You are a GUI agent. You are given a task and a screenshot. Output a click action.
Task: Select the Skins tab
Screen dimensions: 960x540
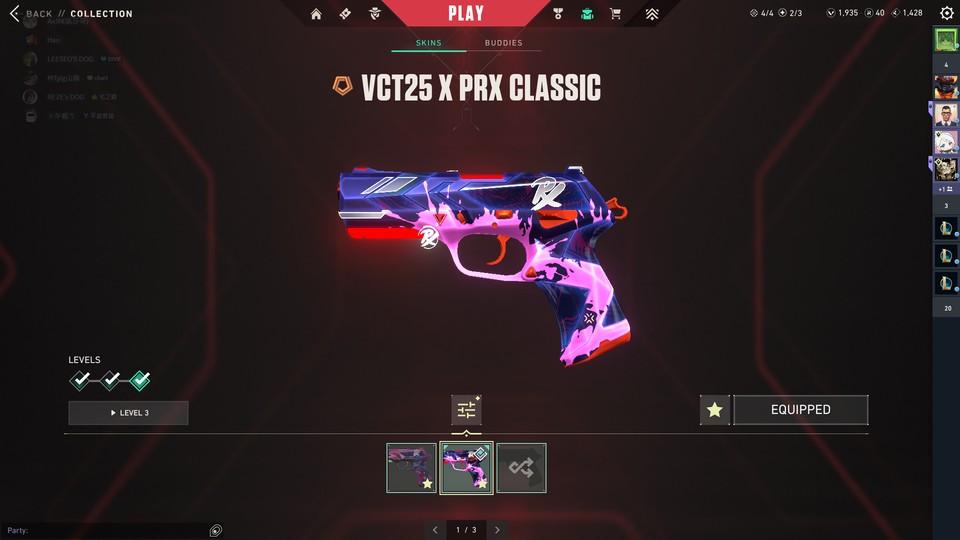click(429, 43)
